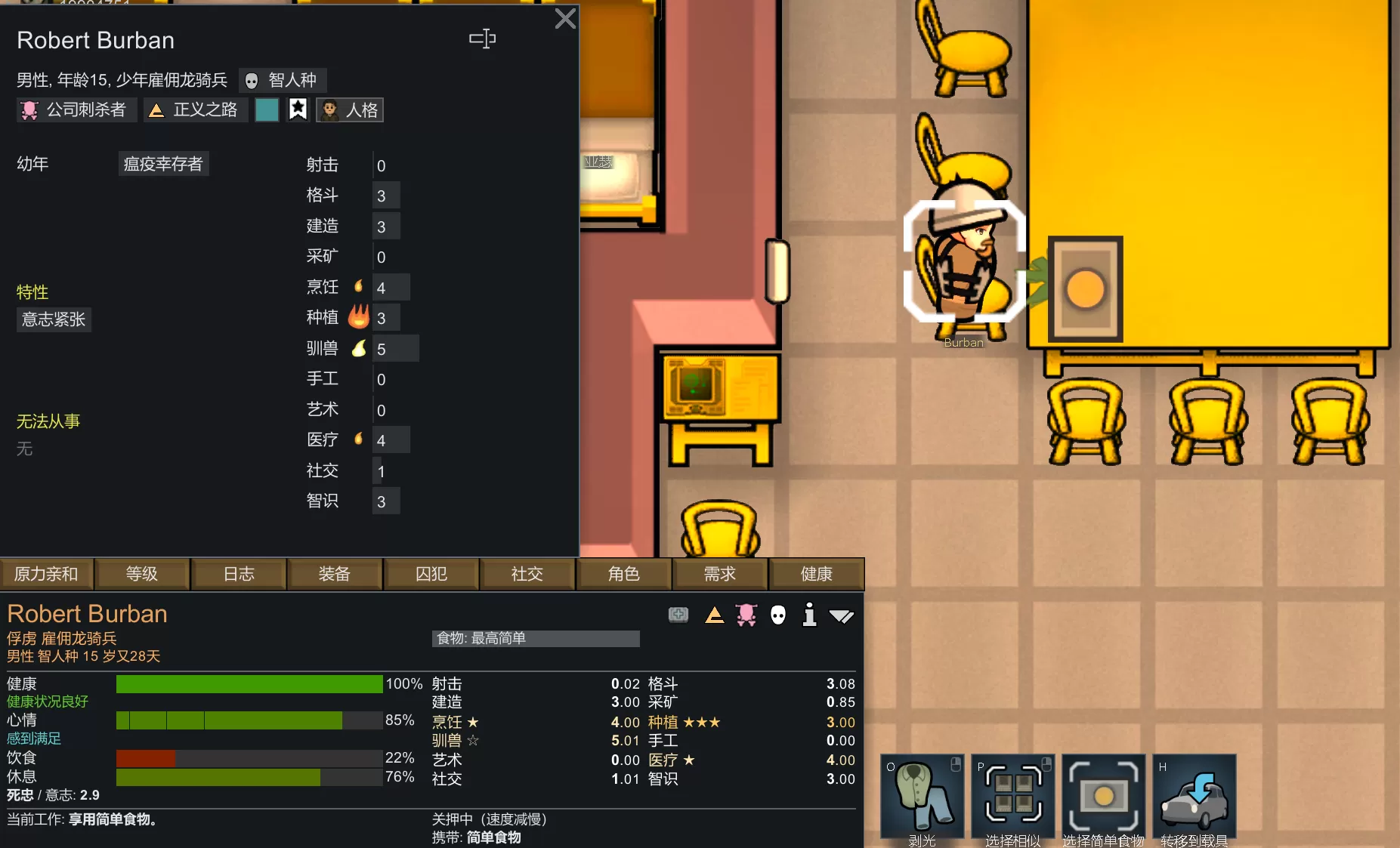This screenshot has height=848, width=1400.
Task: Switch to the 原力亲和 tab
Action: (46, 574)
